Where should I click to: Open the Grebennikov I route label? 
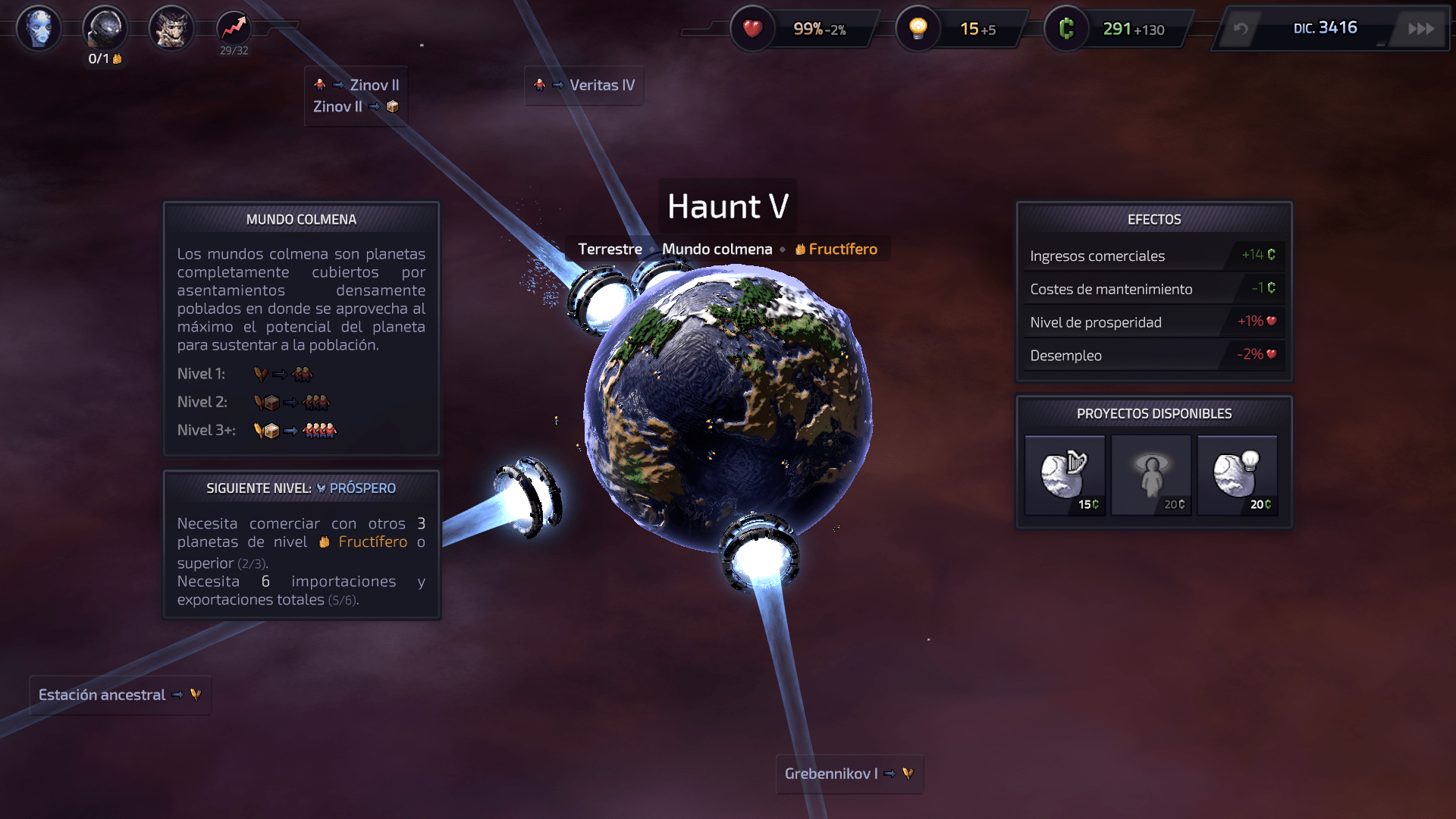[x=849, y=773]
